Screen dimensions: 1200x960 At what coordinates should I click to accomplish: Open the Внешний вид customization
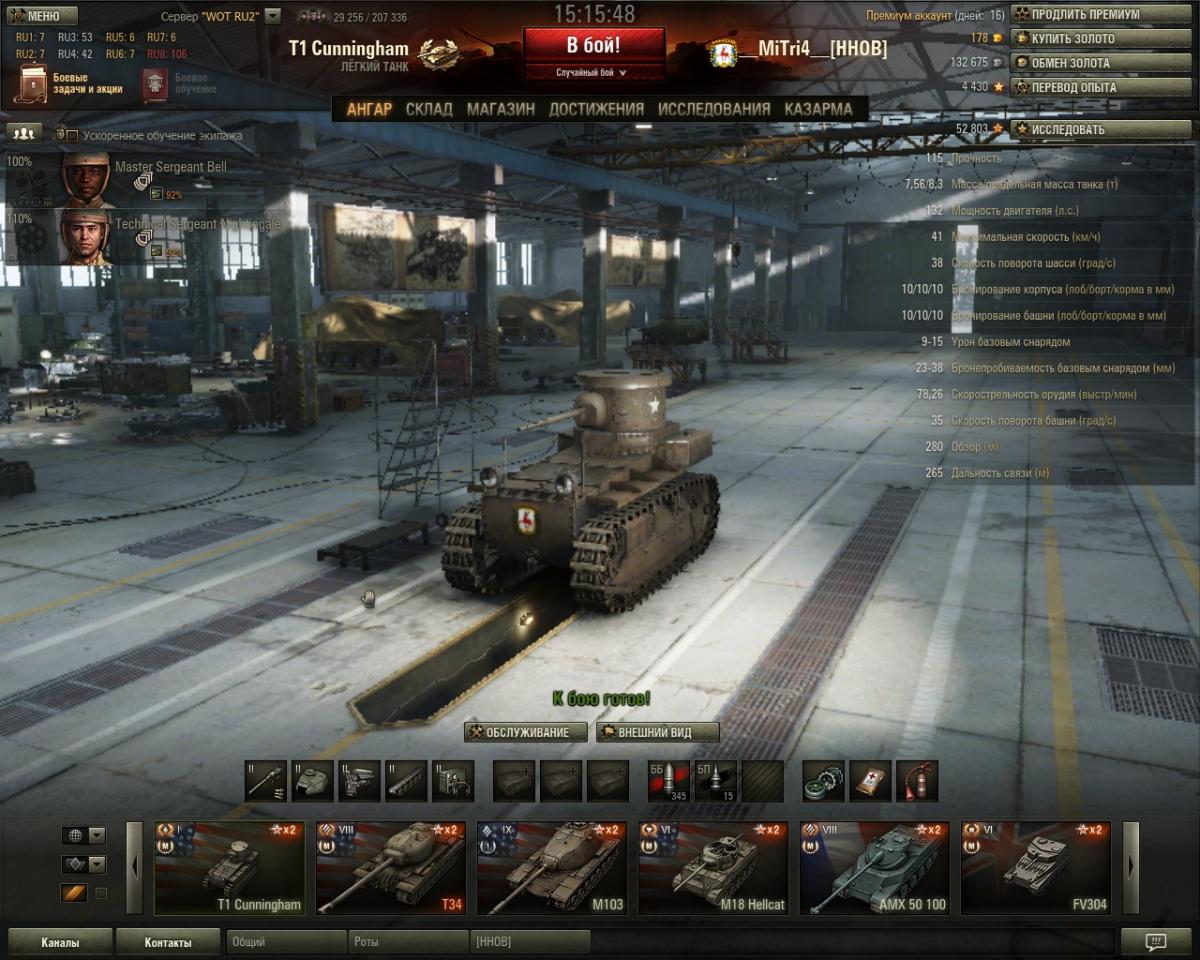tap(657, 732)
